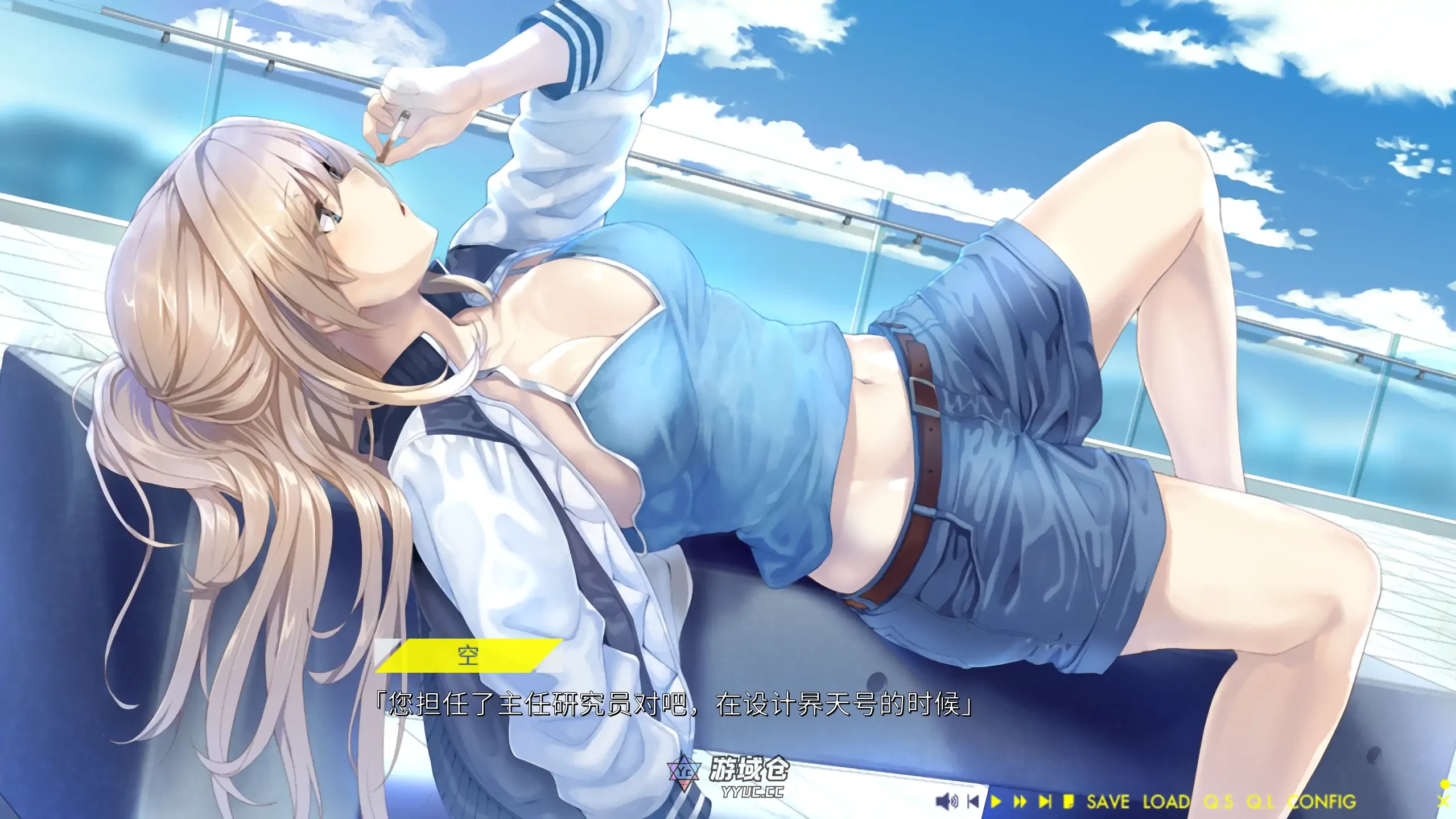Image resolution: width=1456 pixels, height=819 pixels.
Task: Hide the text window with the X
Action: [1443, 802]
